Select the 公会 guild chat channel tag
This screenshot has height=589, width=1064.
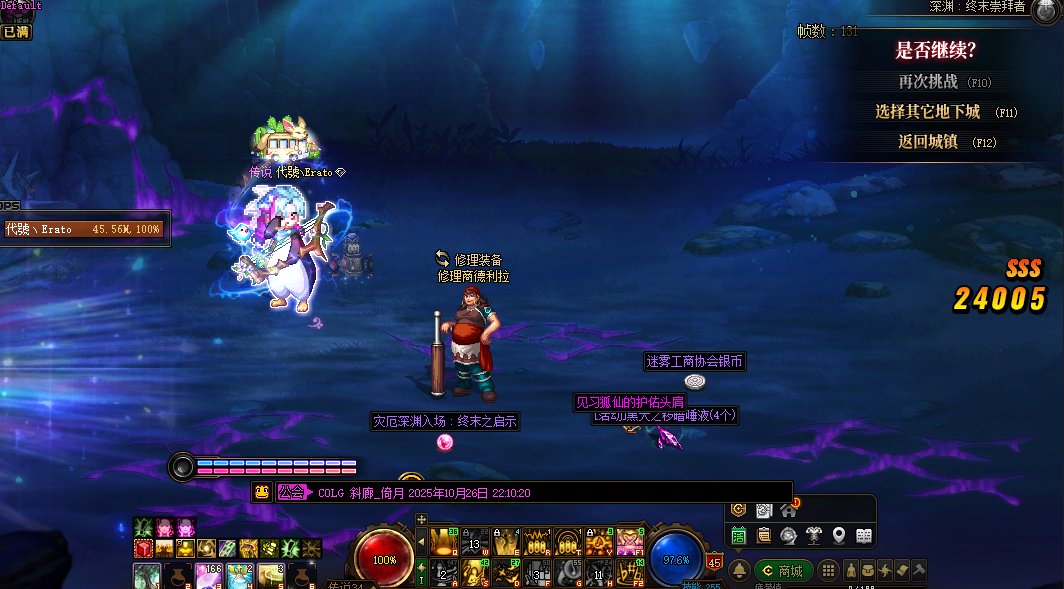(291, 492)
